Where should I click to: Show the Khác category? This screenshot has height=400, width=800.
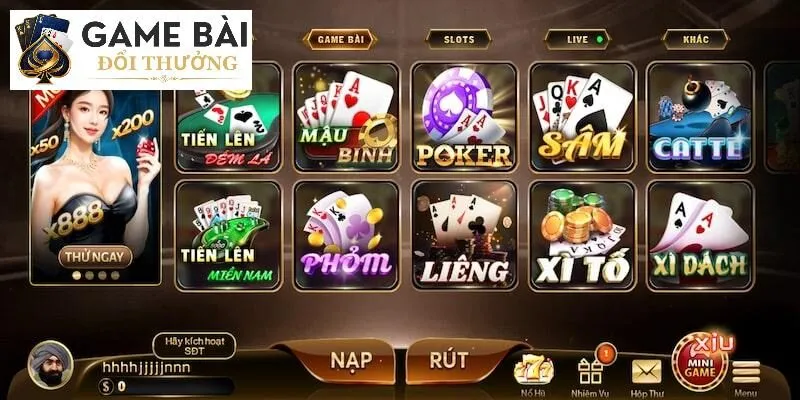(694, 40)
